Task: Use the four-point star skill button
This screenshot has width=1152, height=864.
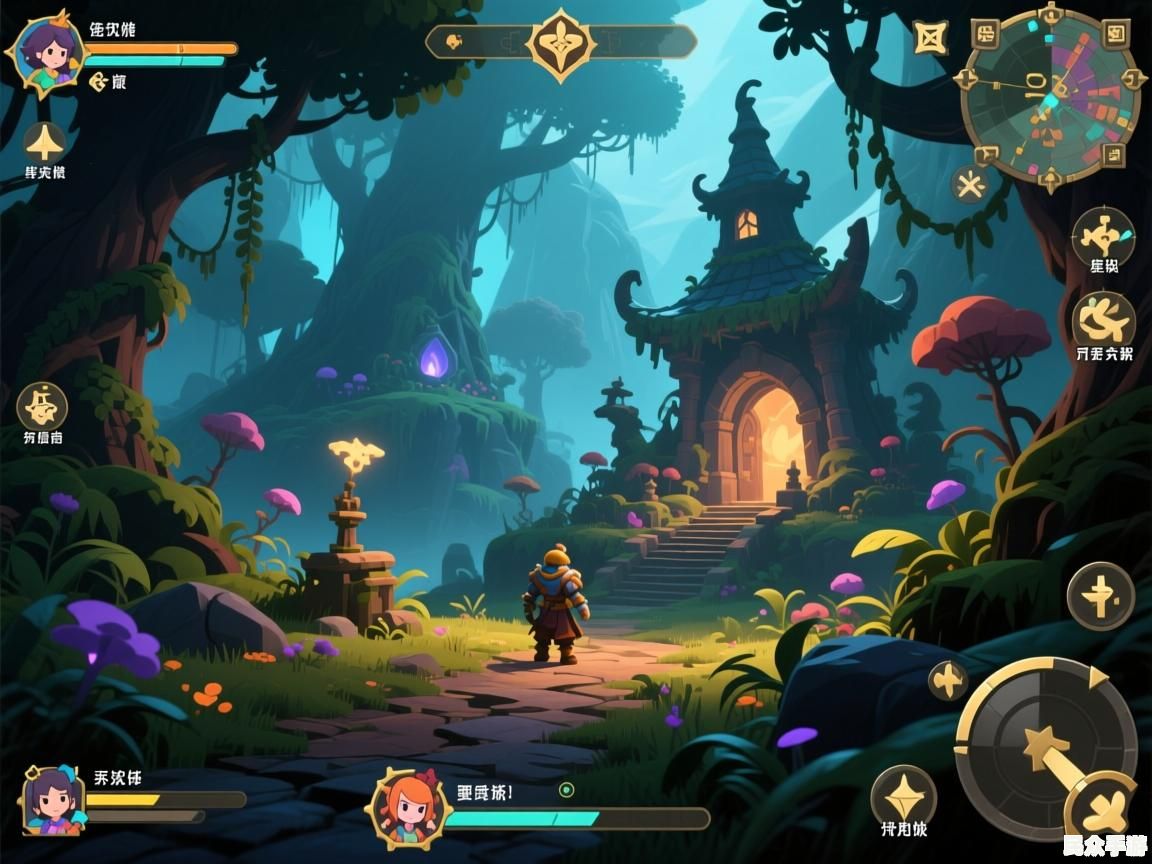Action: pyautogui.click(x=903, y=797)
